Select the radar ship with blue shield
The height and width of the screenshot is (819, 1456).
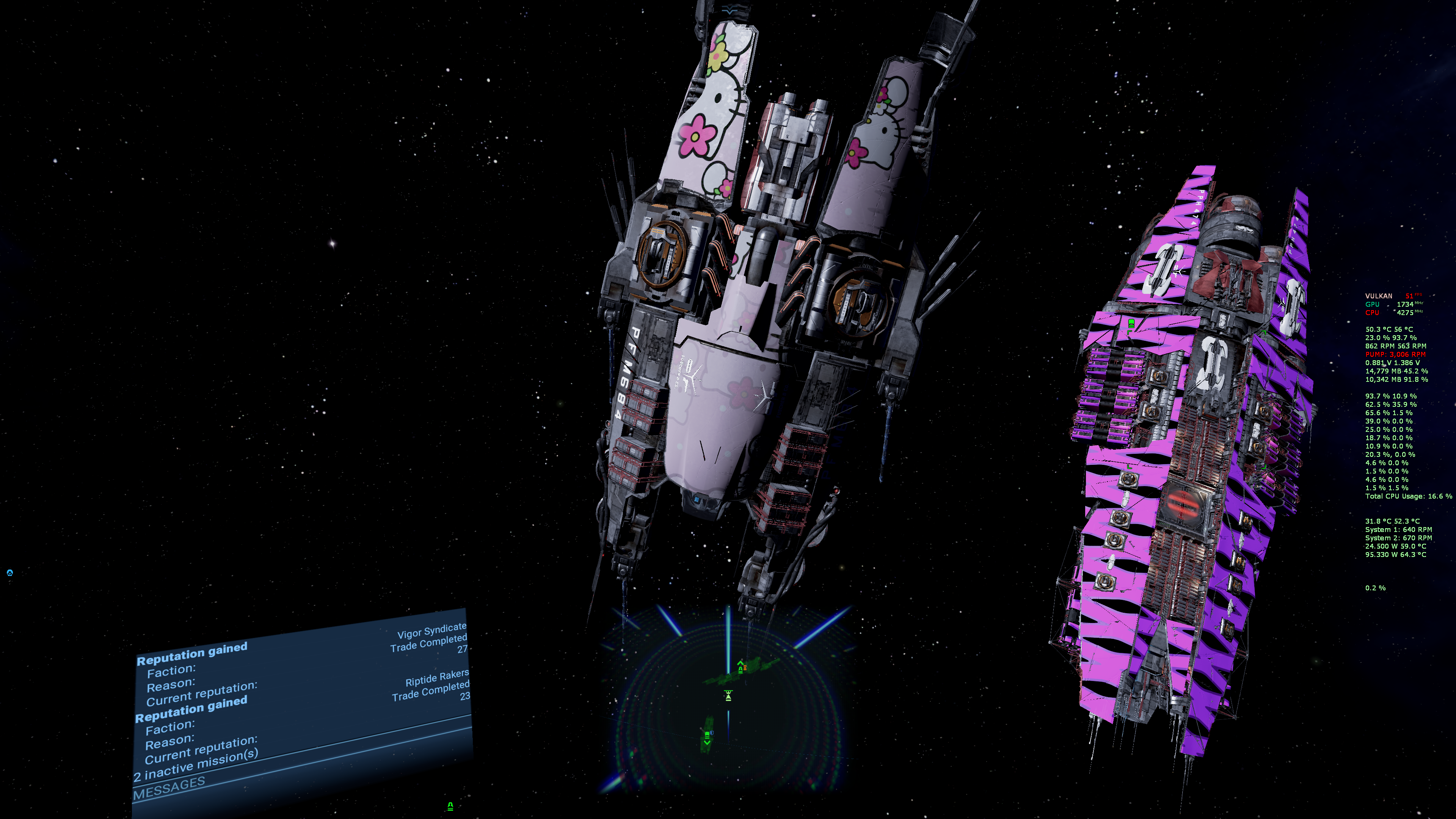point(707,735)
